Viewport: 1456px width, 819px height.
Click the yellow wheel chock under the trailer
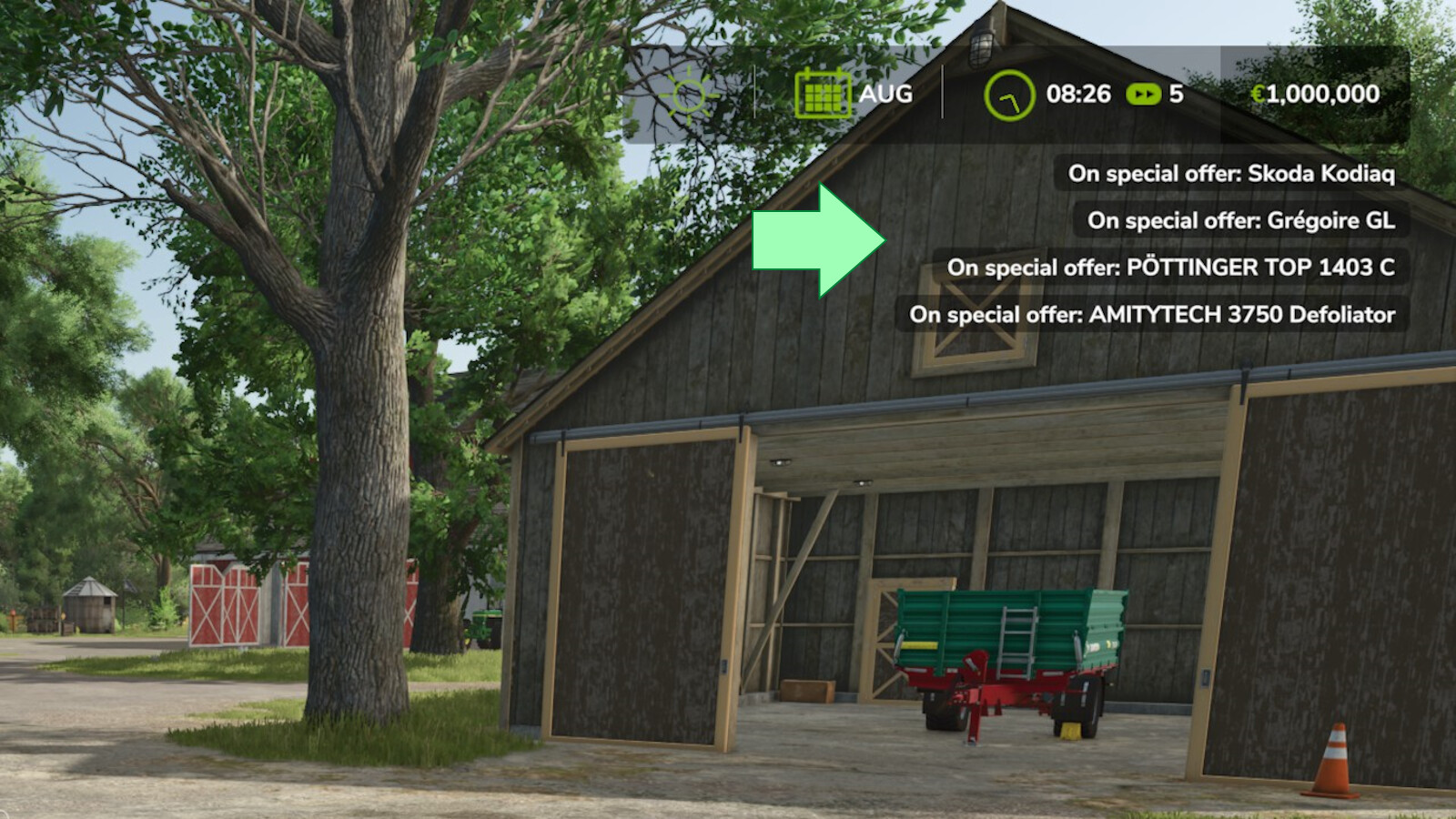1070,729
